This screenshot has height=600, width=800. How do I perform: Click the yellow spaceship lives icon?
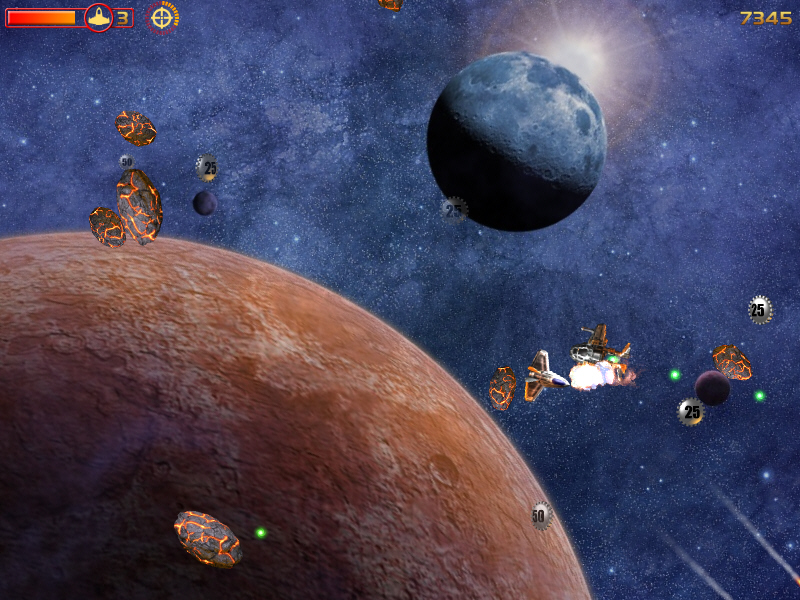pyautogui.click(x=98, y=17)
